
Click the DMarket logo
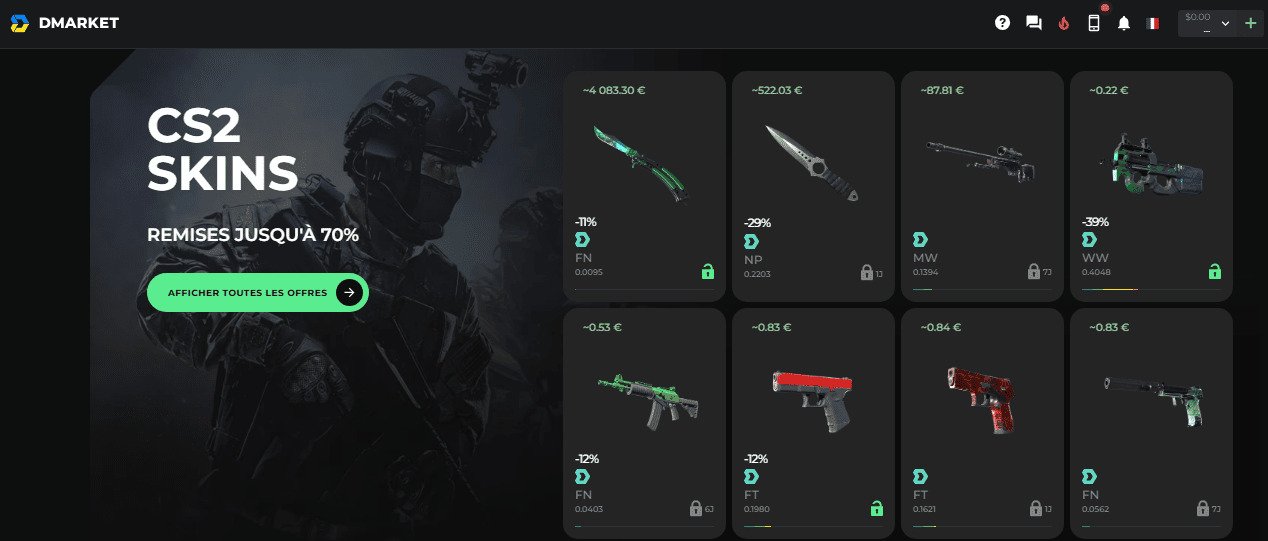(x=64, y=23)
